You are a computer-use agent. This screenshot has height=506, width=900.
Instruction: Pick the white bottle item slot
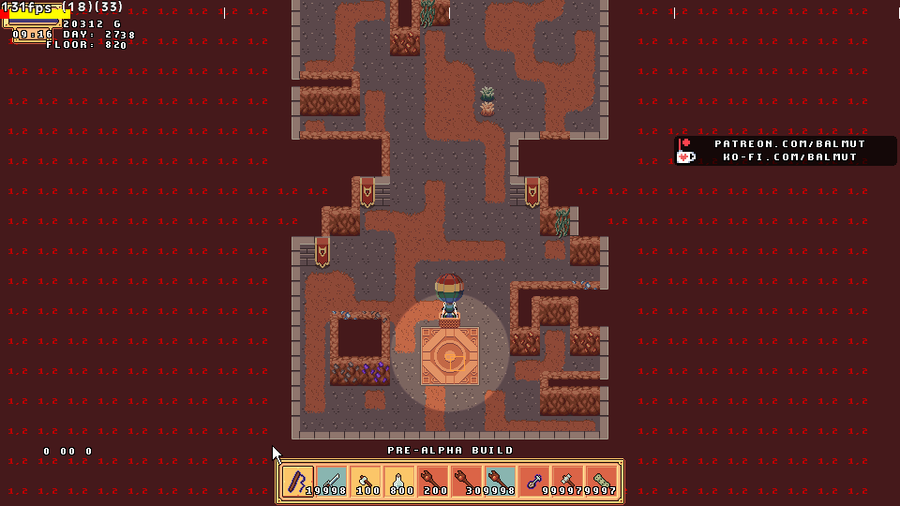[399, 482]
